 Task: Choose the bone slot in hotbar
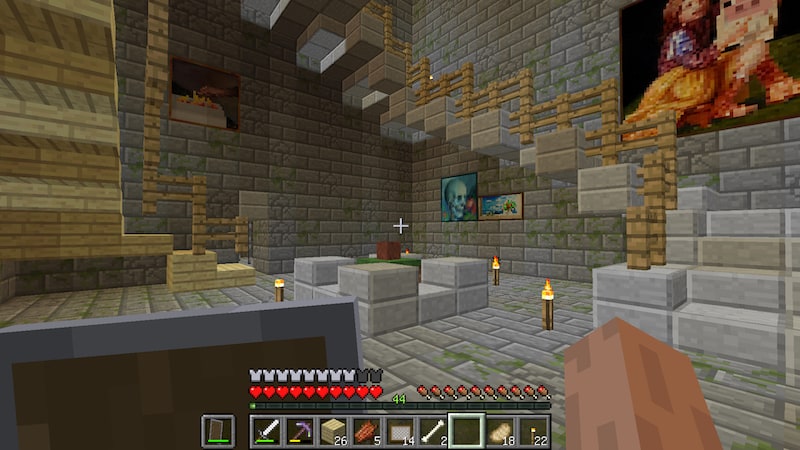[x=432, y=431]
